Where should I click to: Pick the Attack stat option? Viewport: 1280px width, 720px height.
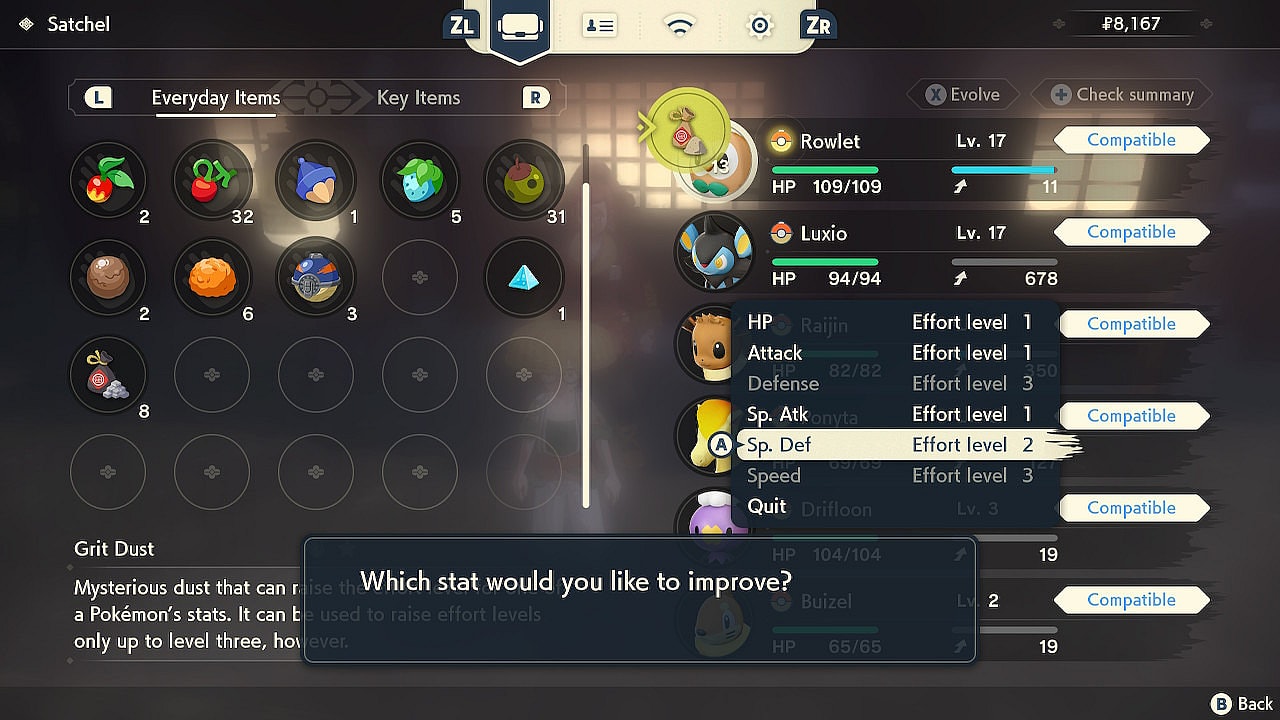click(890, 353)
